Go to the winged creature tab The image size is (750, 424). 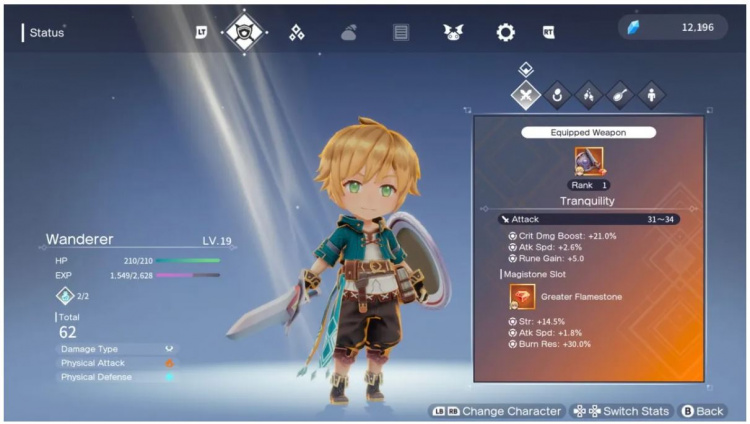pos(453,32)
